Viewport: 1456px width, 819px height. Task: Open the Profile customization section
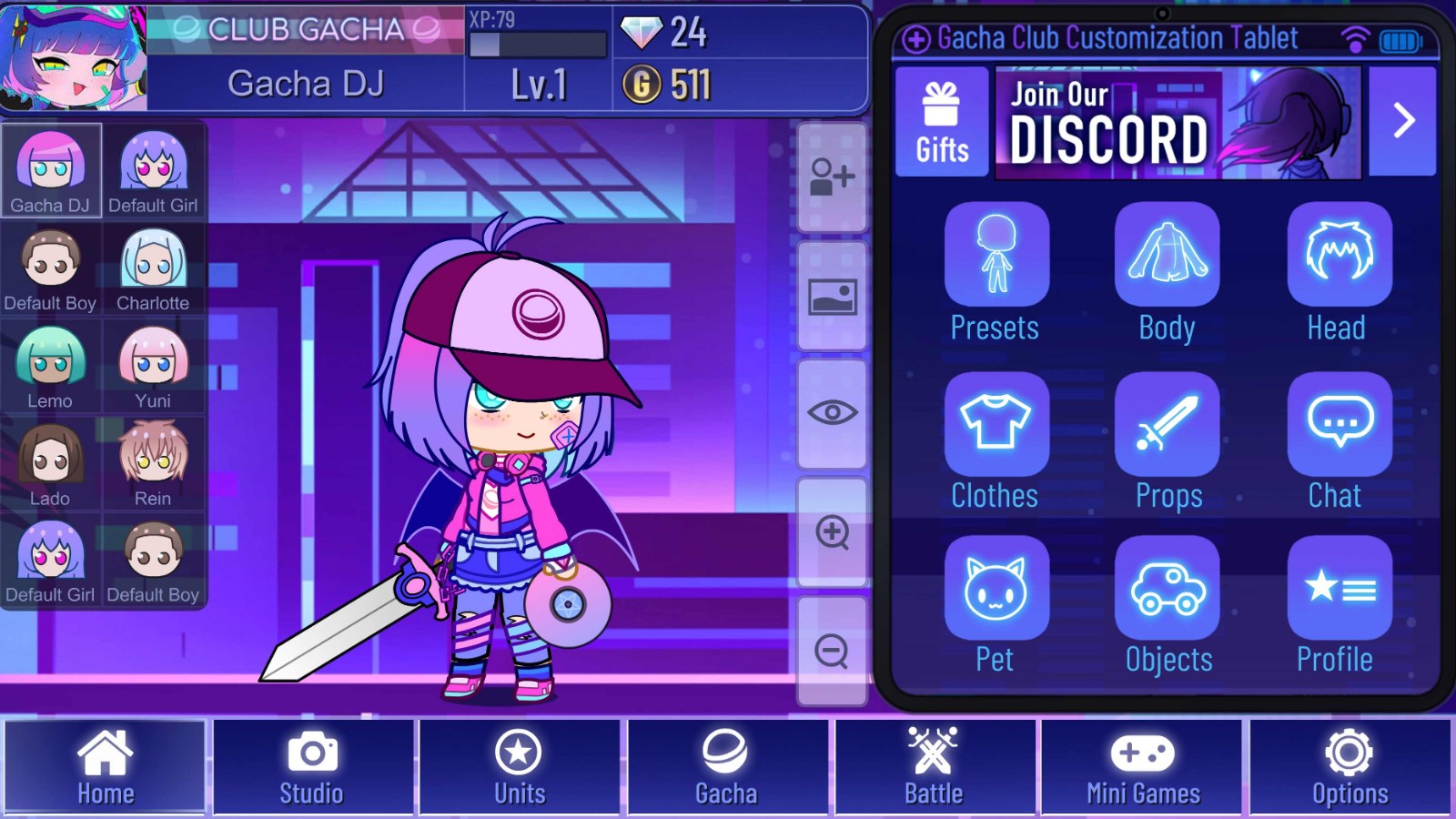pyautogui.click(x=1338, y=587)
